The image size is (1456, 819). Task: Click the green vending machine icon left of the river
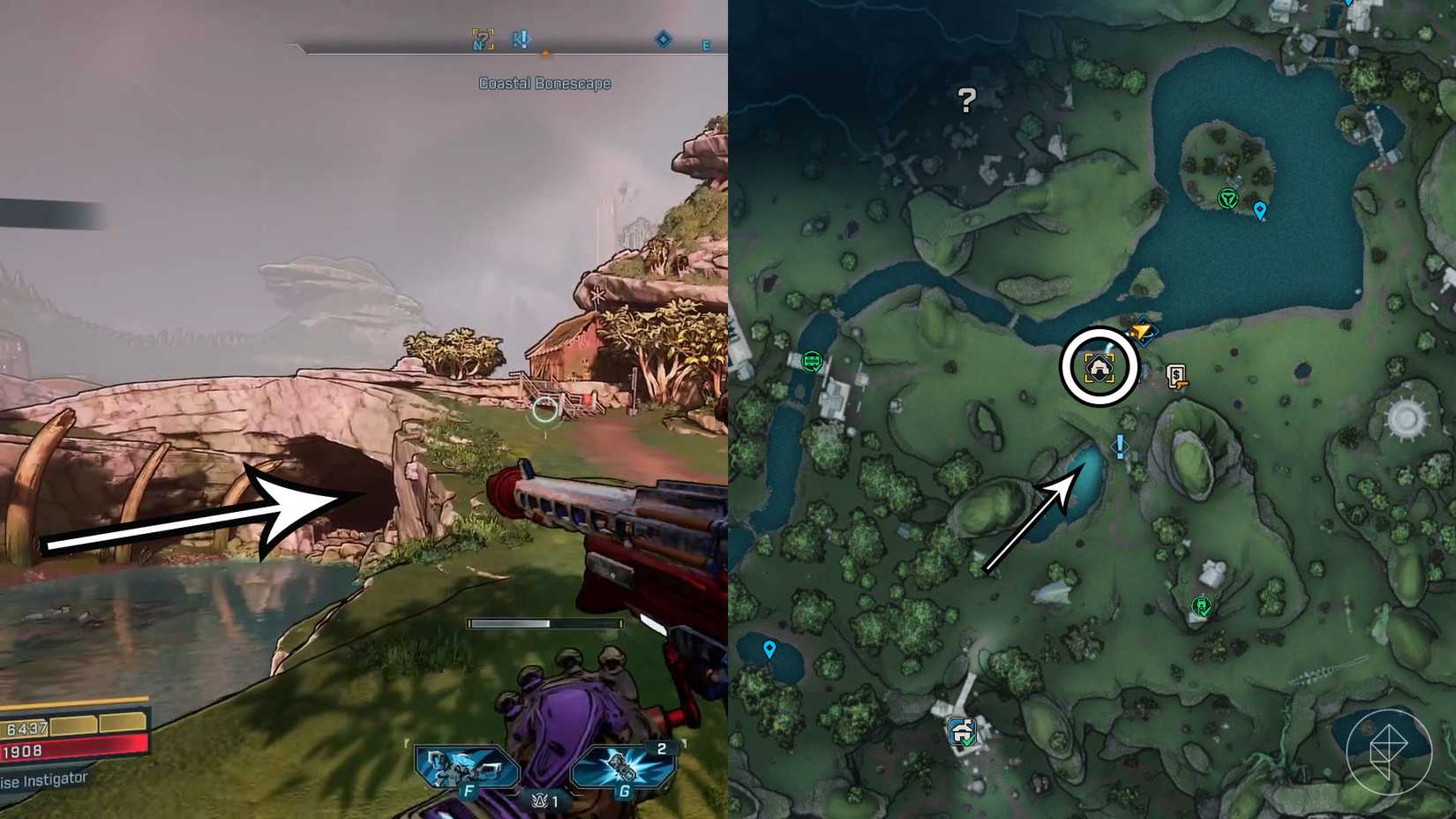tap(811, 361)
